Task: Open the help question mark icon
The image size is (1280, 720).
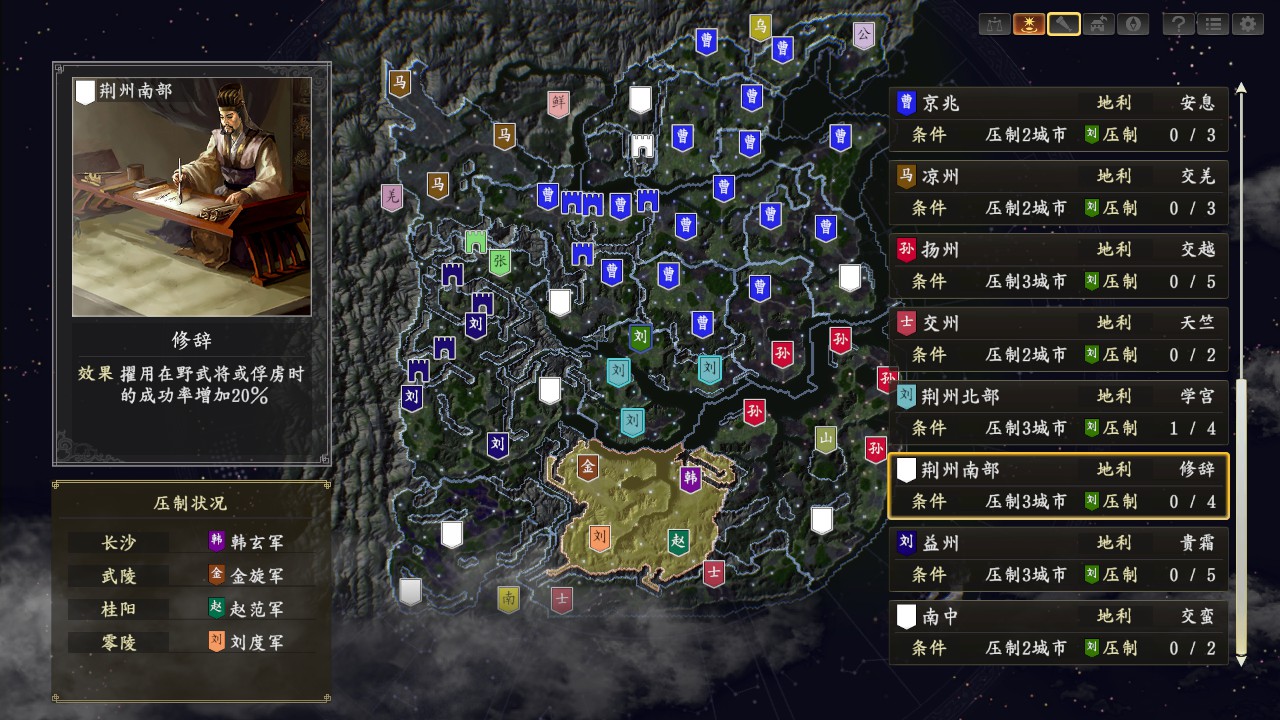Action: tap(1178, 25)
